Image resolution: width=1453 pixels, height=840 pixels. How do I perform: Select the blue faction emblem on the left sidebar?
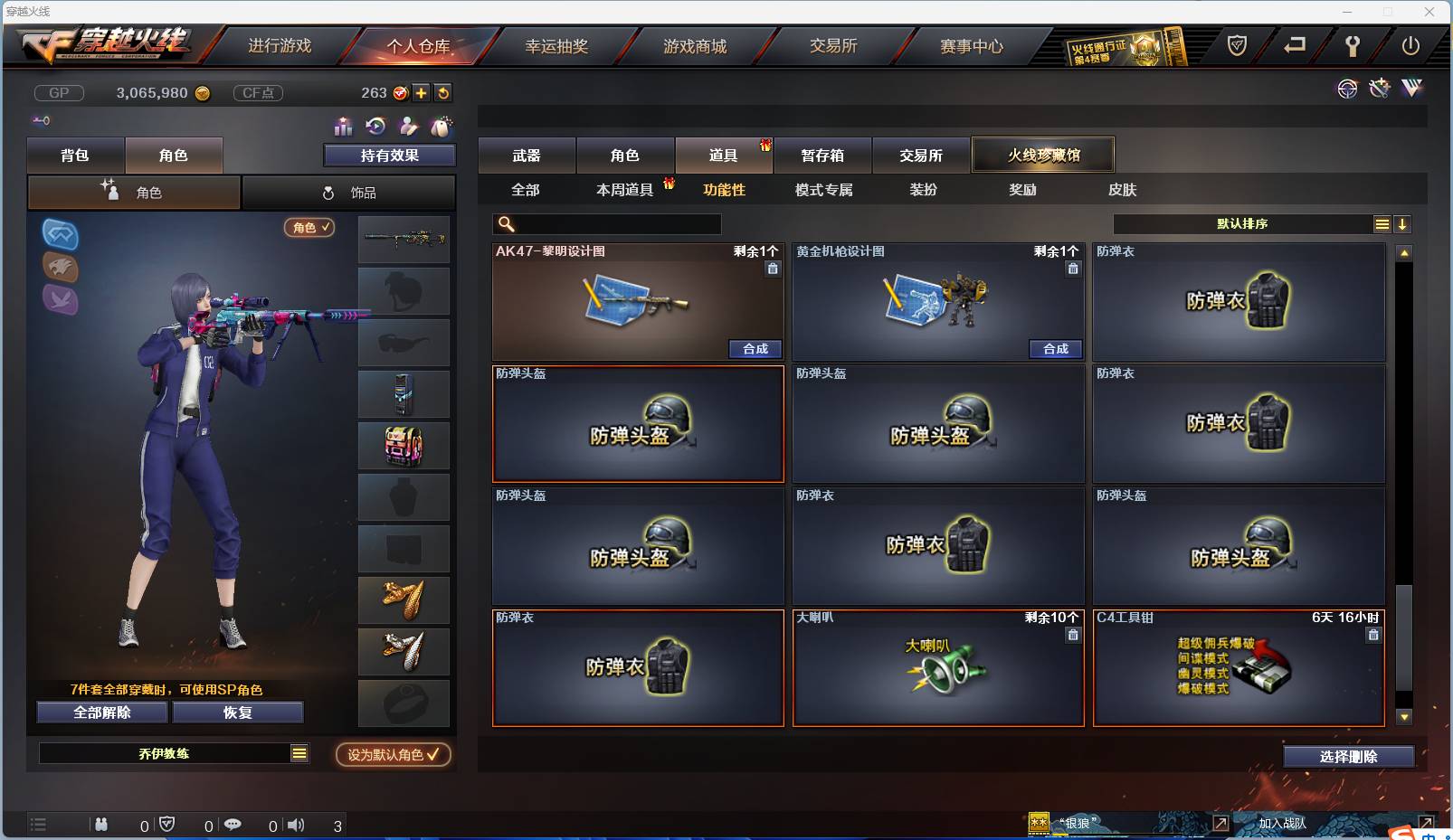(60, 237)
